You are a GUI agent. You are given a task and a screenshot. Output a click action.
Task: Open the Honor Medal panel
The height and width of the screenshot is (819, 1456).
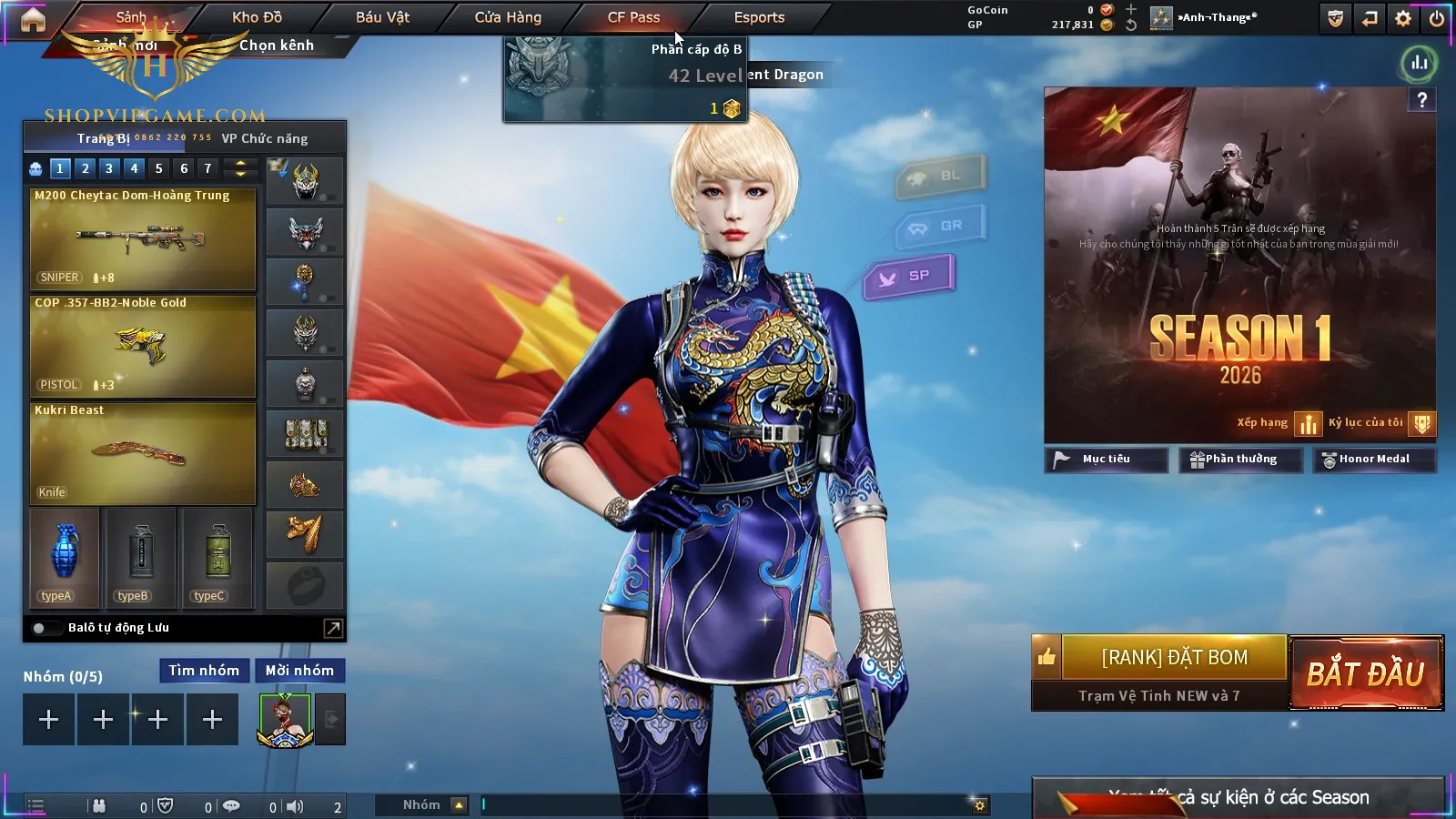(1373, 460)
